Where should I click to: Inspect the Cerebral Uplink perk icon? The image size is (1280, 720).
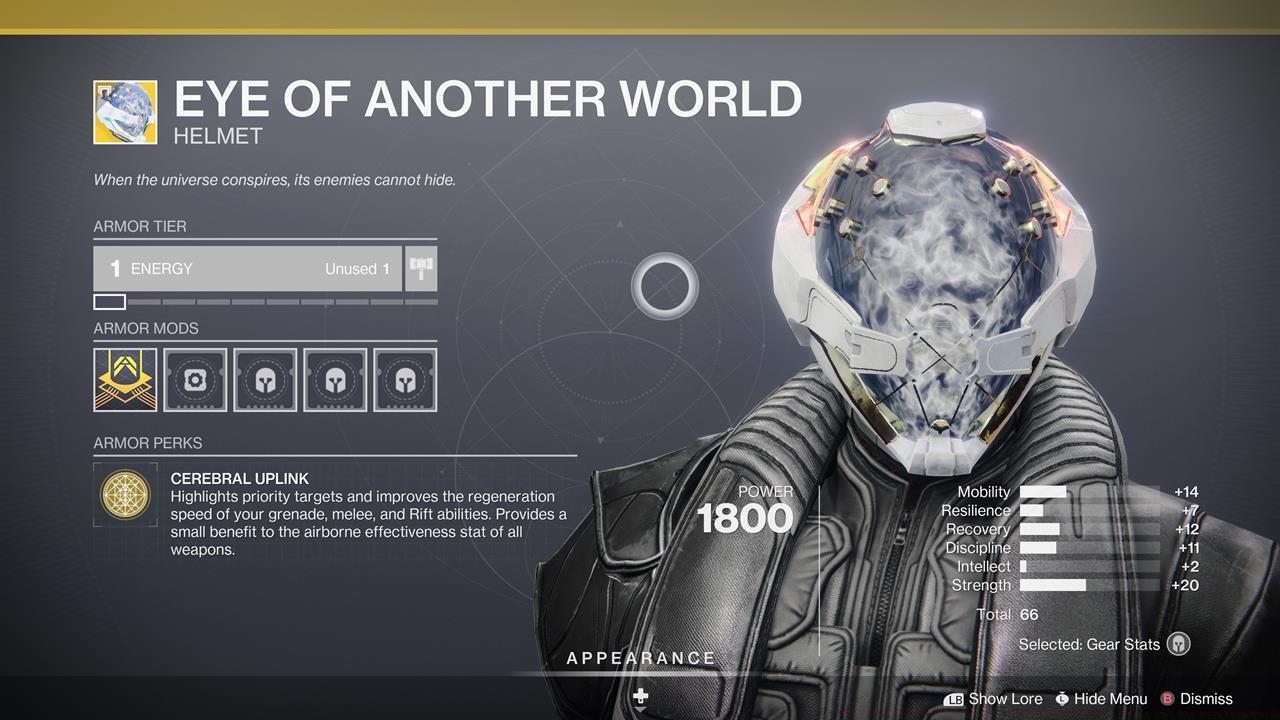pyautogui.click(x=125, y=494)
